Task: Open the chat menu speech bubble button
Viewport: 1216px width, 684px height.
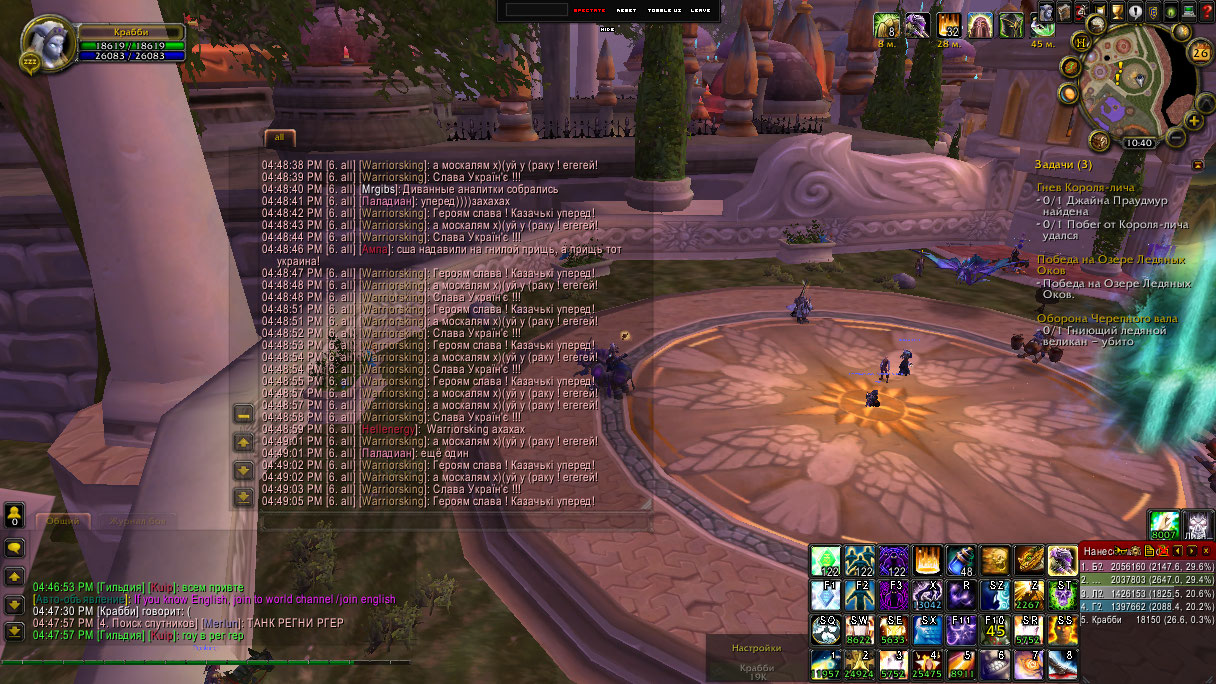Action: pos(15,548)
